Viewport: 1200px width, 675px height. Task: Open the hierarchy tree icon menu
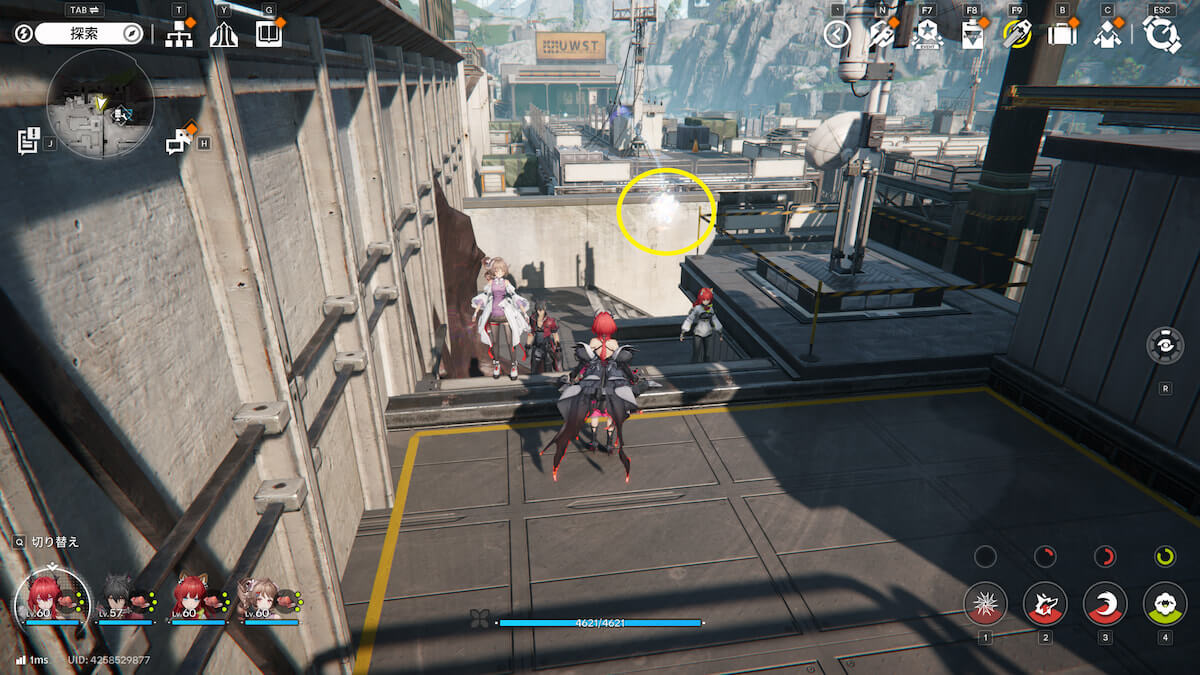(179, 34)
